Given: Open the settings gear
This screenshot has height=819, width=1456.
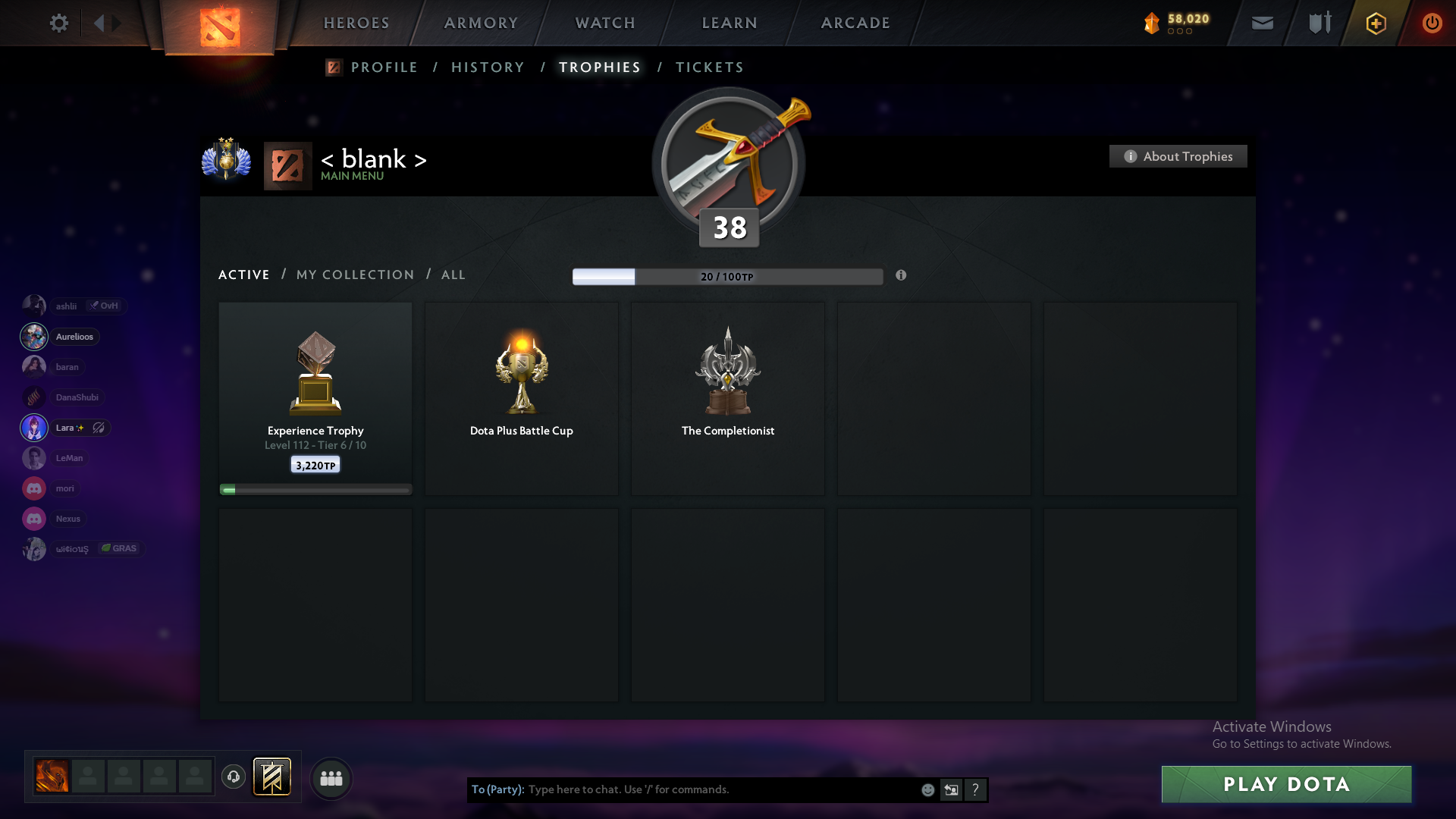Looking at the screenshot, I should pos(59,23).
